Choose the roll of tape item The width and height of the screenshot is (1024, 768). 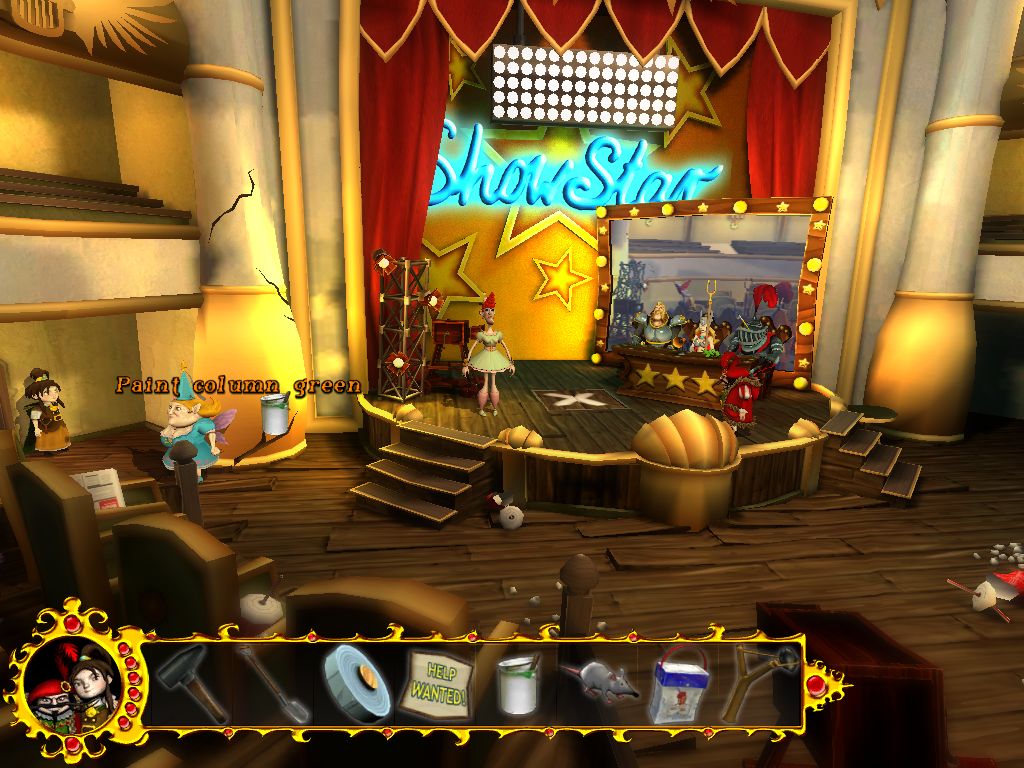click(x=356, y=682)
